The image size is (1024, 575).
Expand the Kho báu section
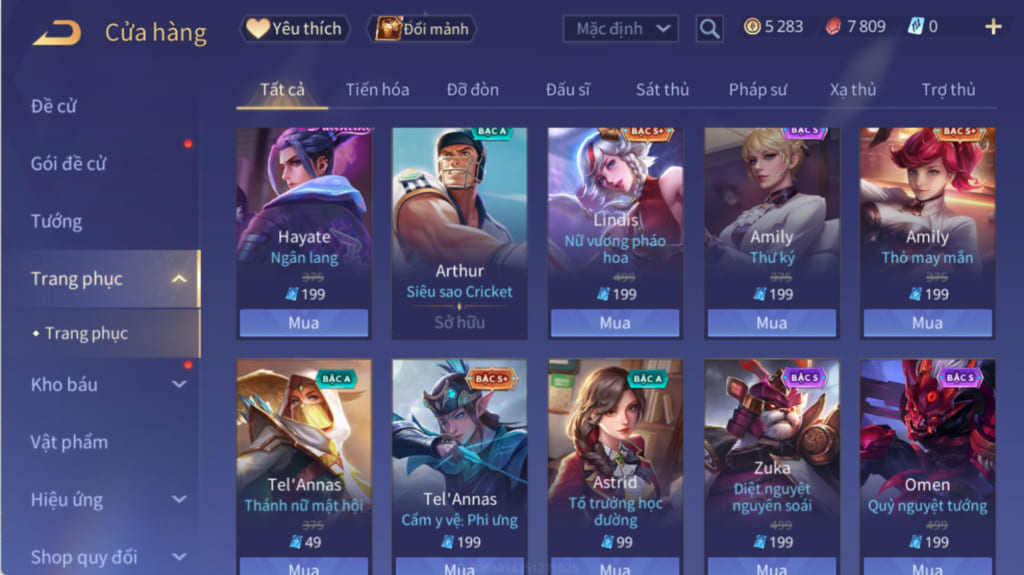click(x=179, y=384)
